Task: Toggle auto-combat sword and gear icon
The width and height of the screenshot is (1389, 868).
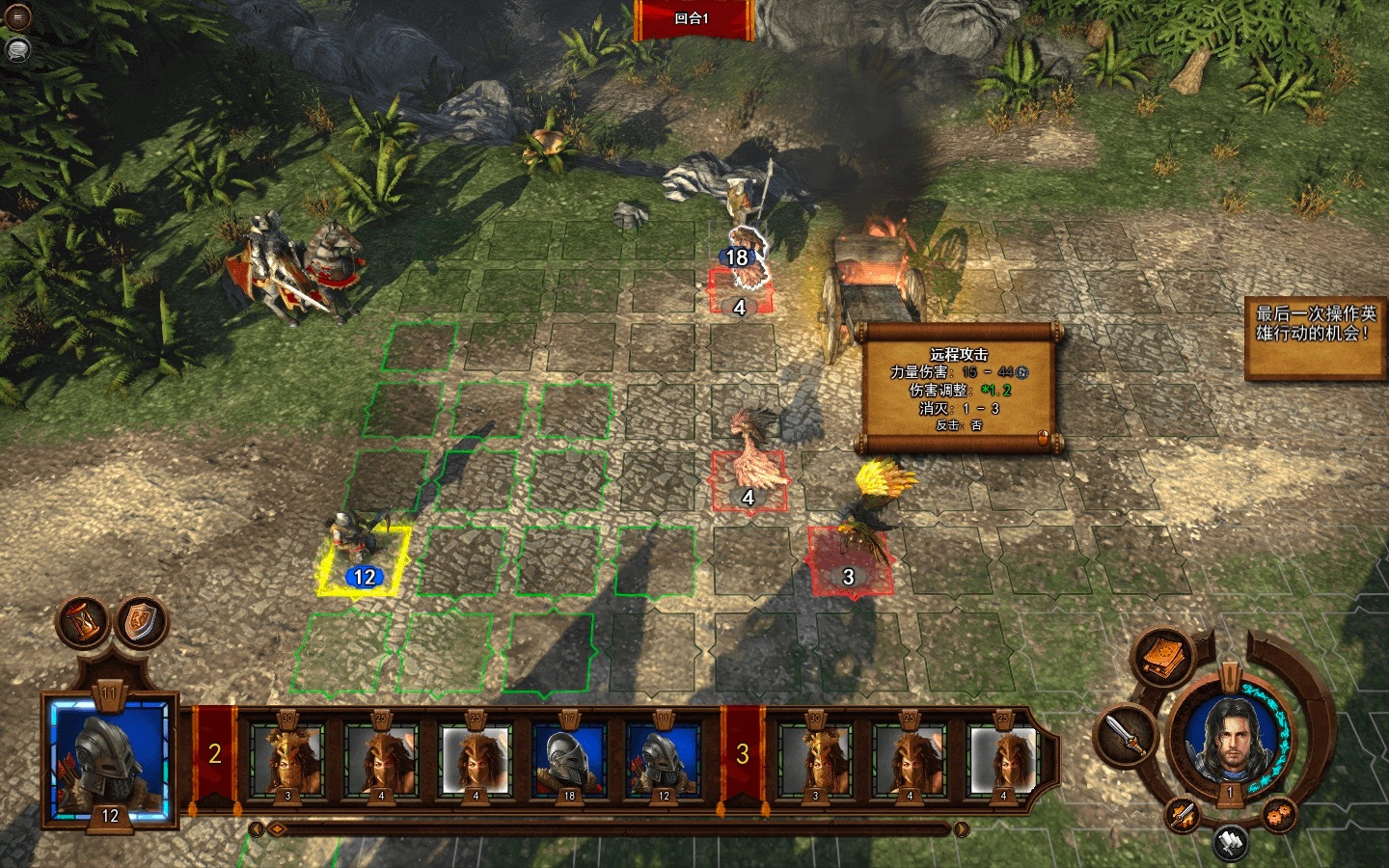Action: coord(1184,815)
